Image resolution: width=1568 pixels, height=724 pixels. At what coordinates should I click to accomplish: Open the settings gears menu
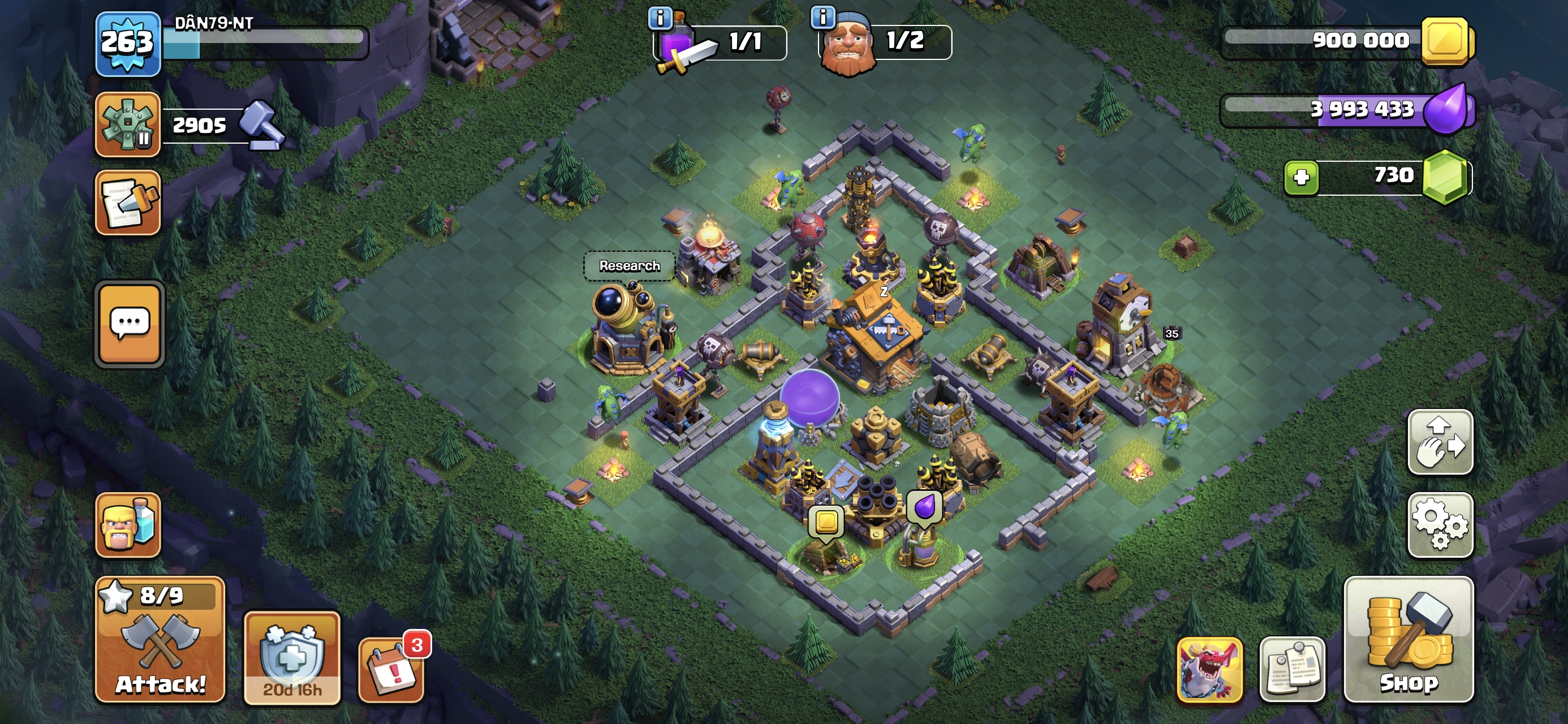(1440, 524)
